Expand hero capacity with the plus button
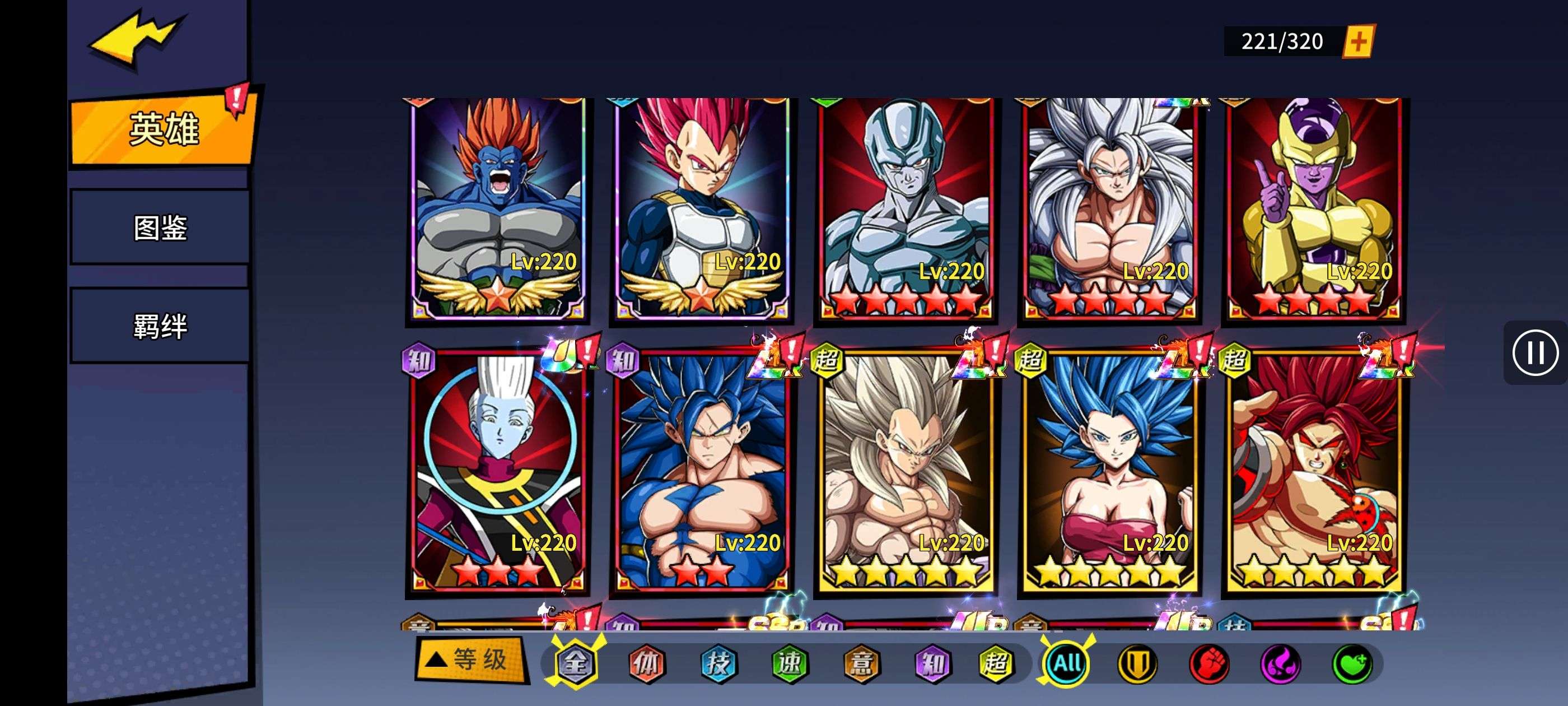This screenshot has width=1568, height=706. (1358, 41)
